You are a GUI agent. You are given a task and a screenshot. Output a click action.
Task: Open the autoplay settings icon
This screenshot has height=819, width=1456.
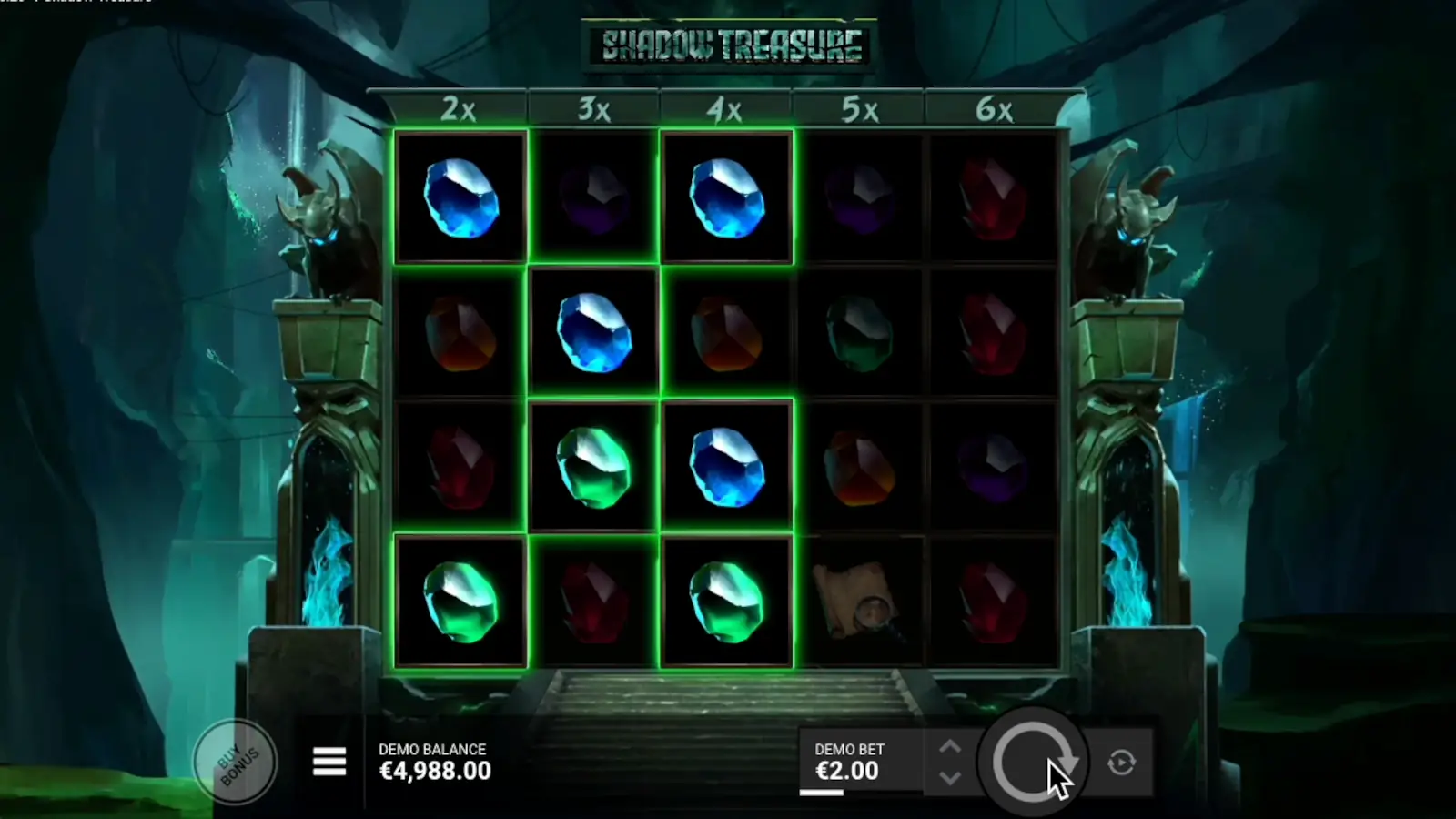coord(1121,763)
